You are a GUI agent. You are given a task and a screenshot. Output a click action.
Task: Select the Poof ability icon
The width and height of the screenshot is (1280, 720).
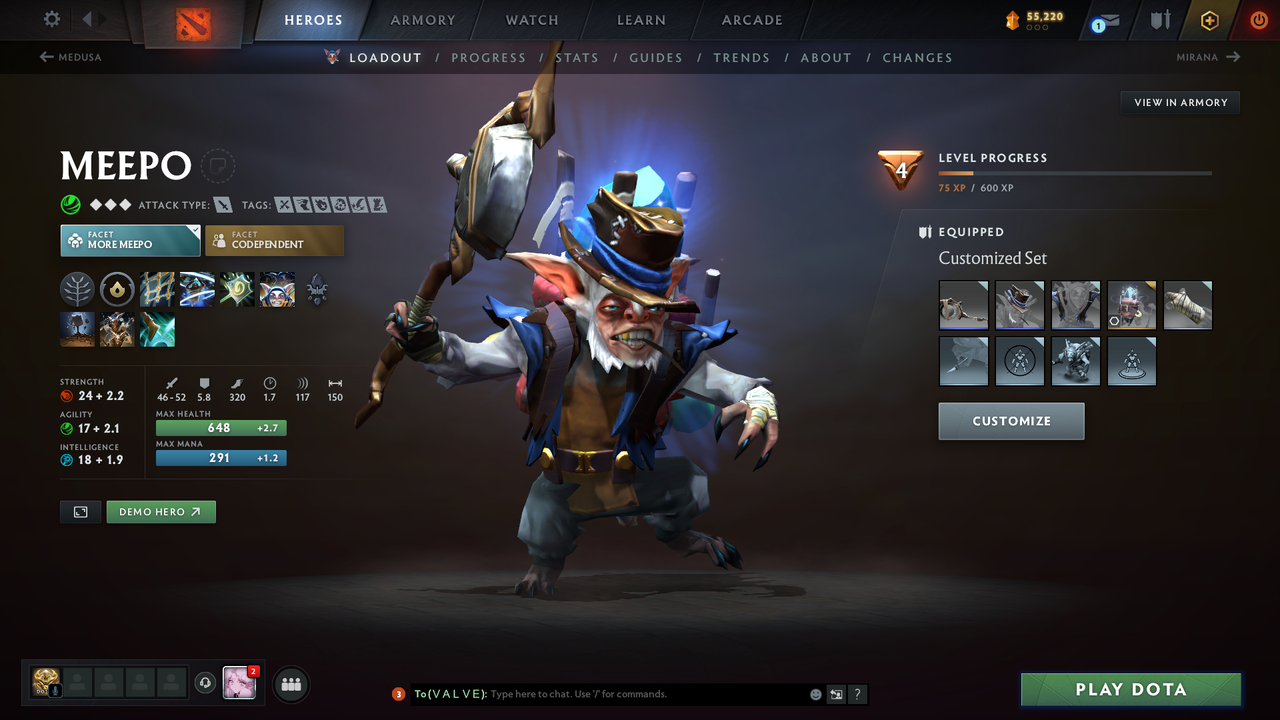tap(197, 290)
